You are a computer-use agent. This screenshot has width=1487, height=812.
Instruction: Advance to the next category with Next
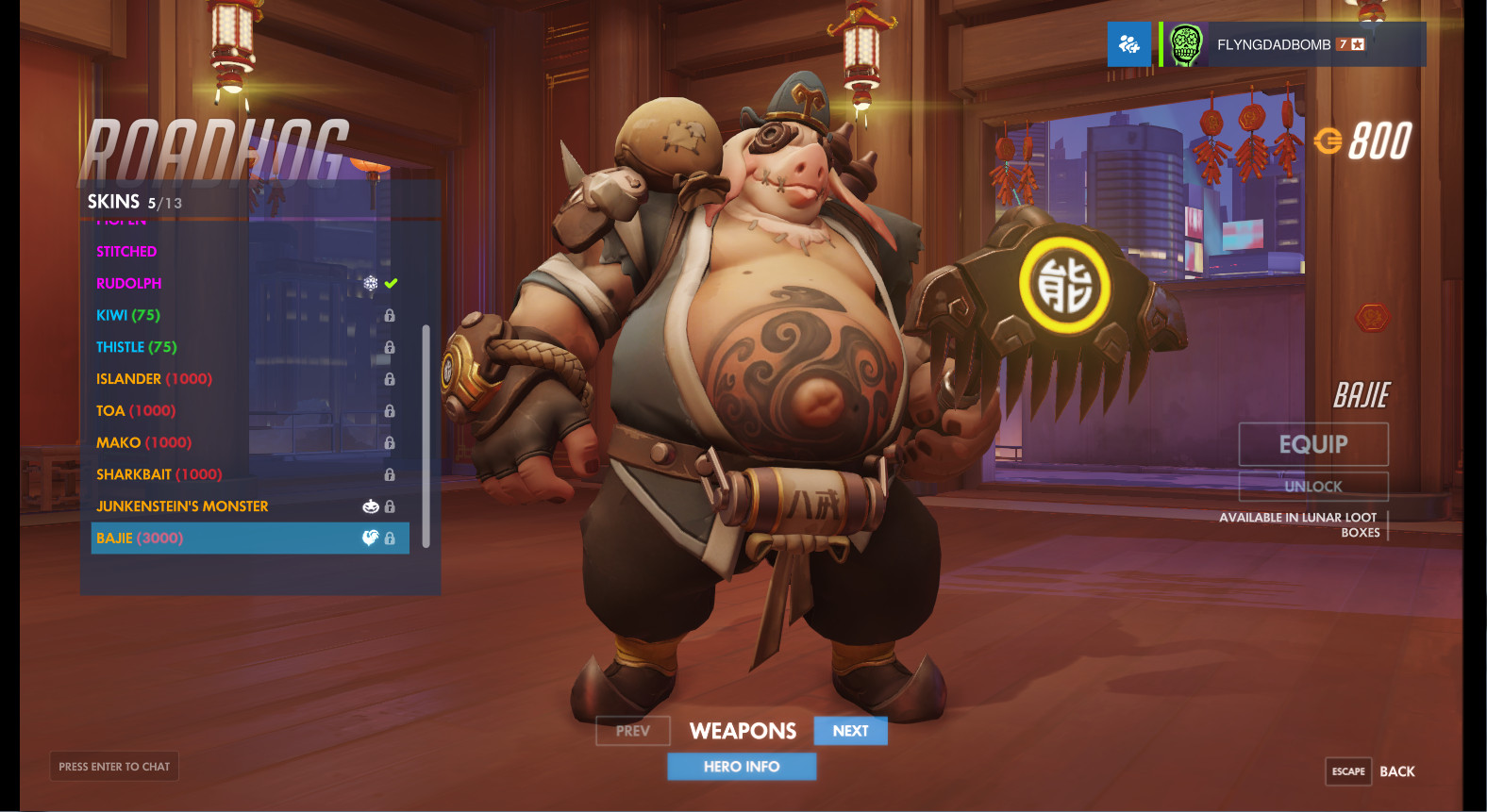(850, 731)
